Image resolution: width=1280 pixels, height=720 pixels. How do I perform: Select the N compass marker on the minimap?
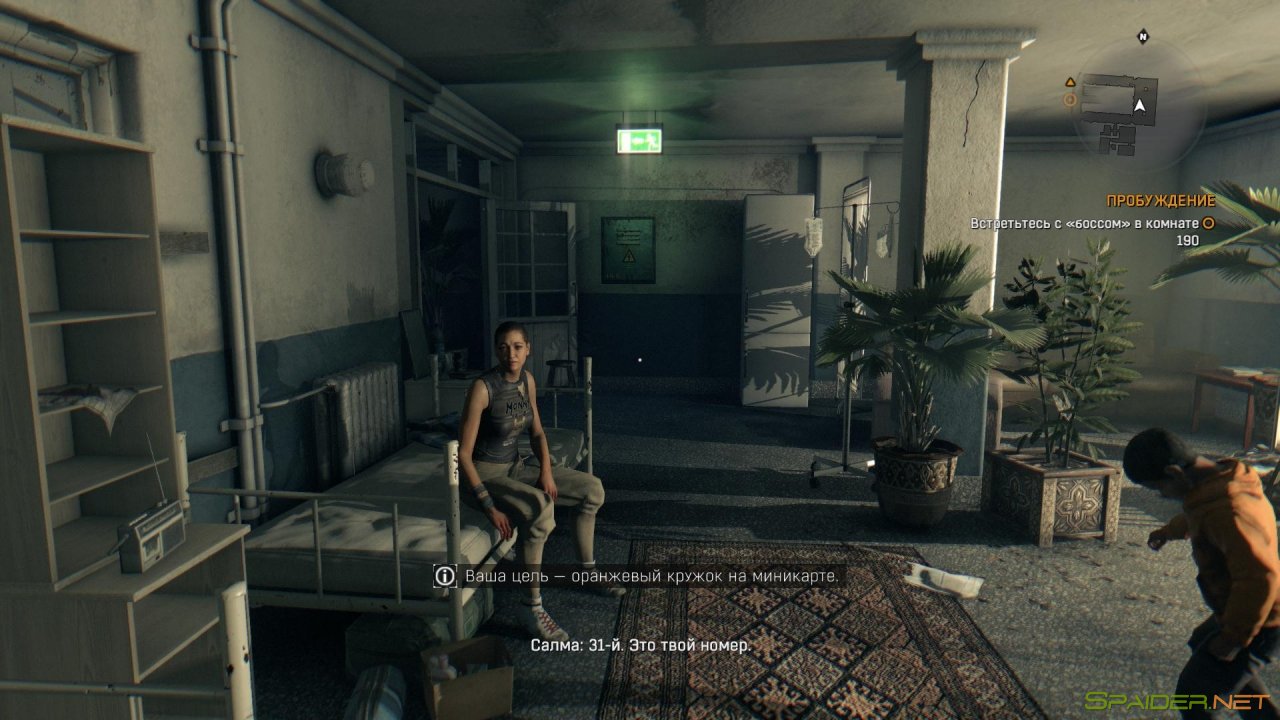pyautogui.click(x=1142, y=36)
